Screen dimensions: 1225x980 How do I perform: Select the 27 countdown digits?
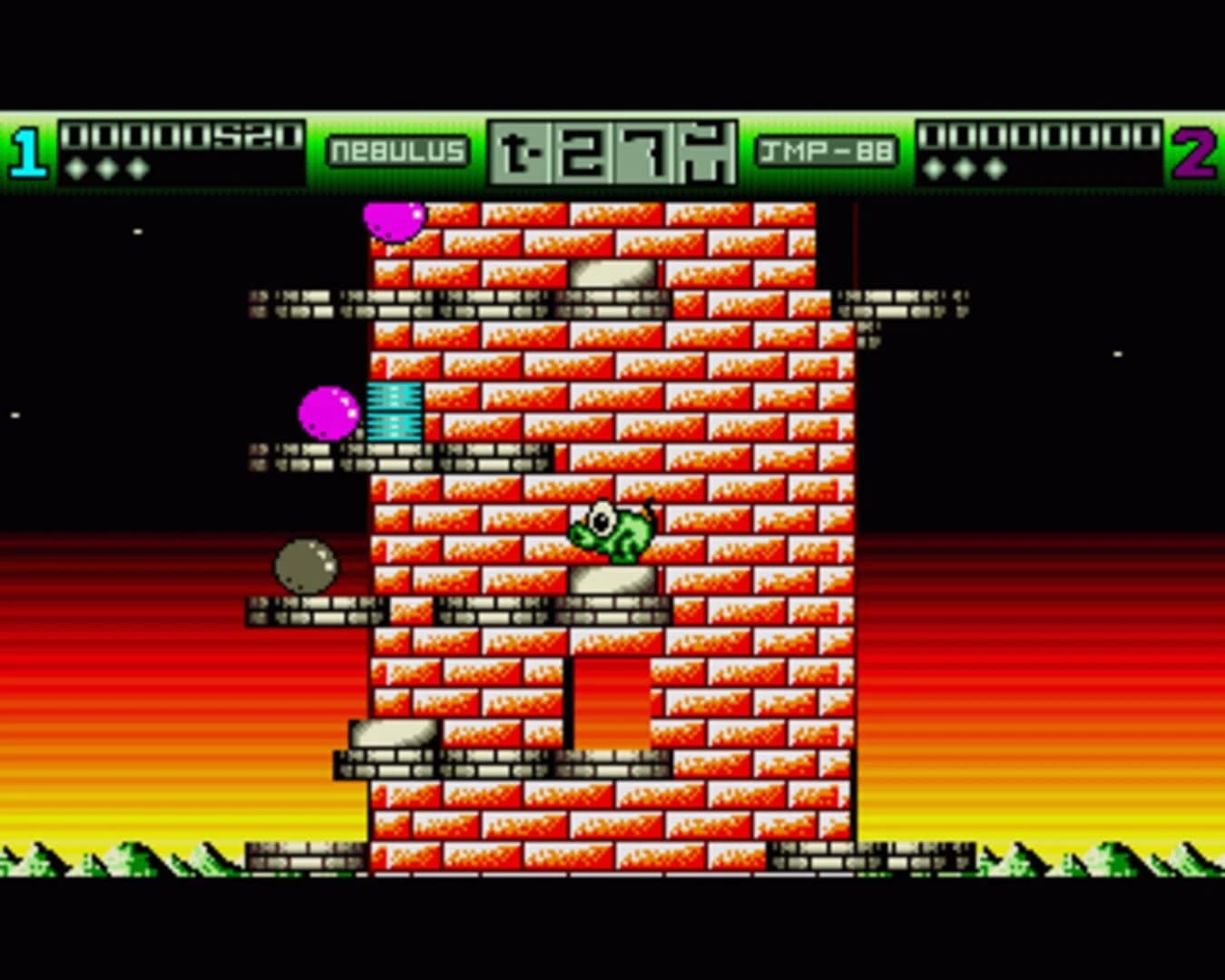pyautogui.click(x=610, y=152)
